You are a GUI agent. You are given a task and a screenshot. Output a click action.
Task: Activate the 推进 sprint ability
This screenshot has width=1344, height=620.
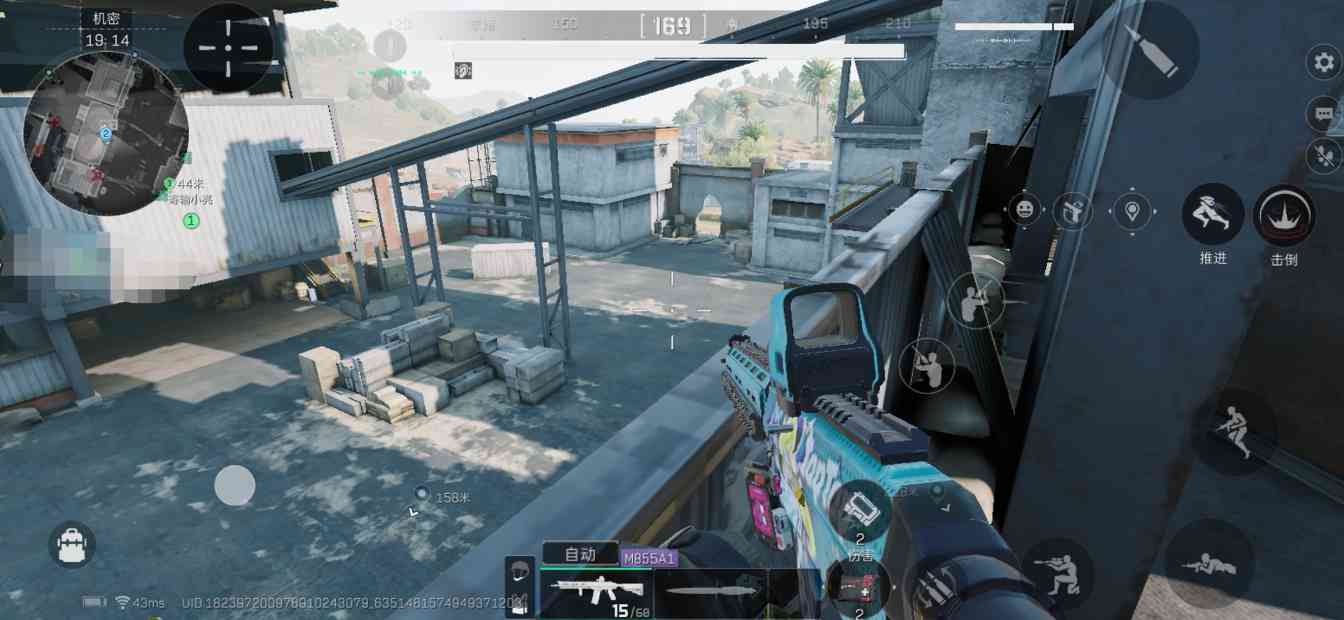[1212, 215]
